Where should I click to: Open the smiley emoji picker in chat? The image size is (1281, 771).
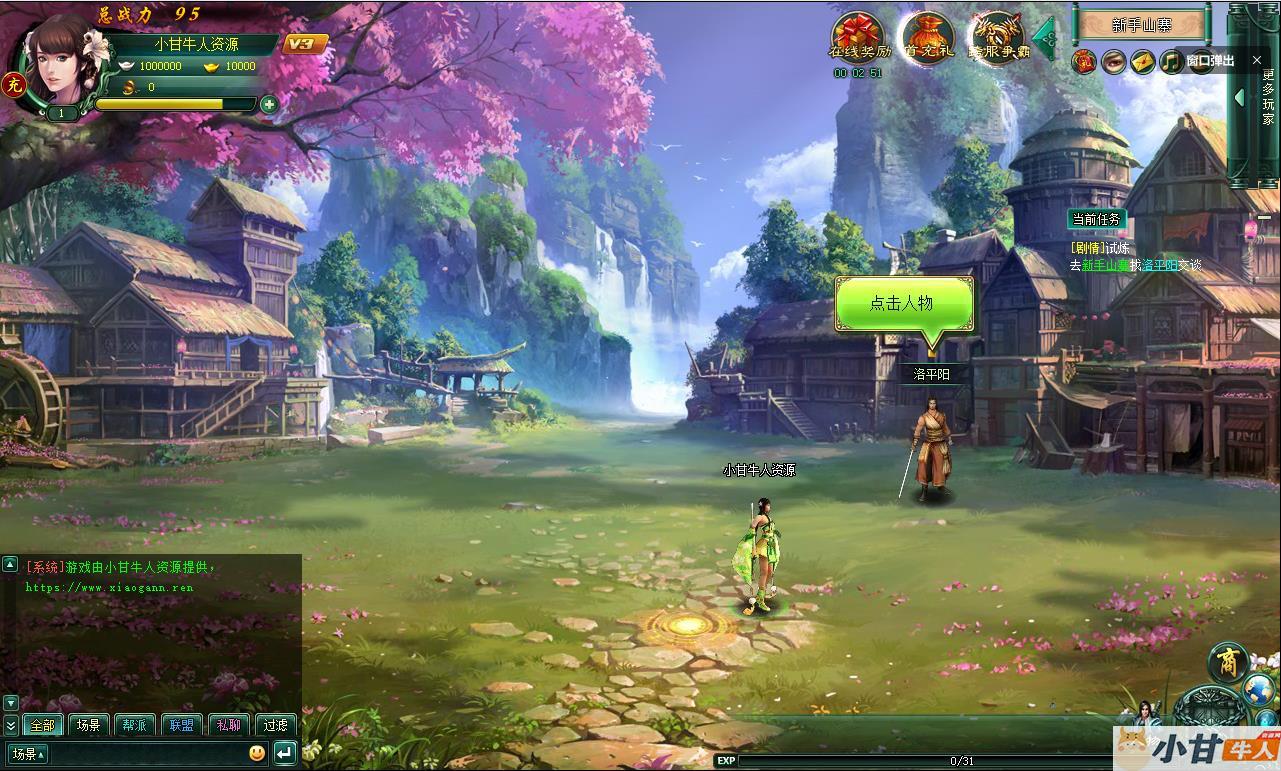257,753
